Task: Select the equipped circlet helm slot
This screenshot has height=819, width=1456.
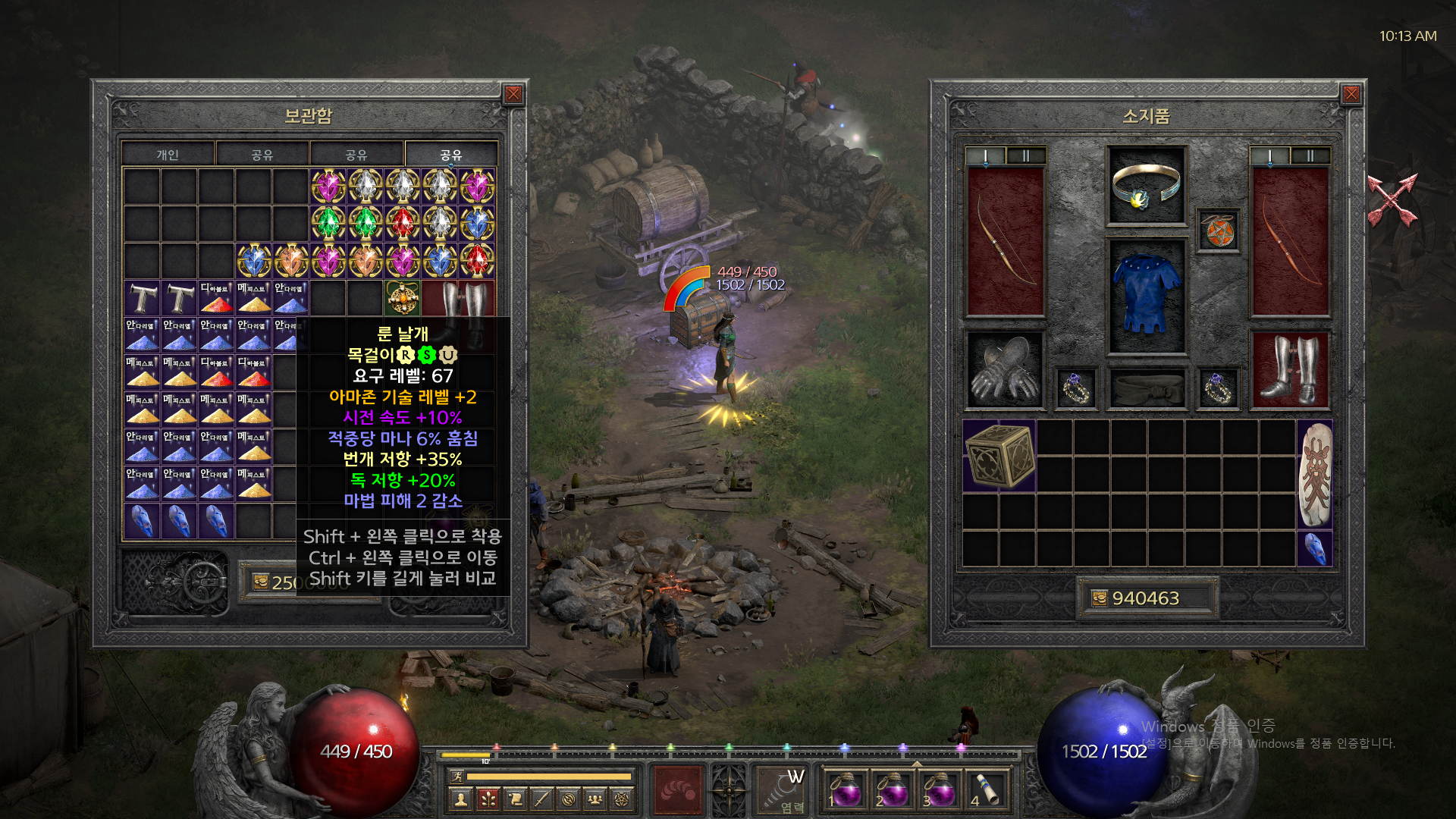Action: click(x=1146, y=185)
